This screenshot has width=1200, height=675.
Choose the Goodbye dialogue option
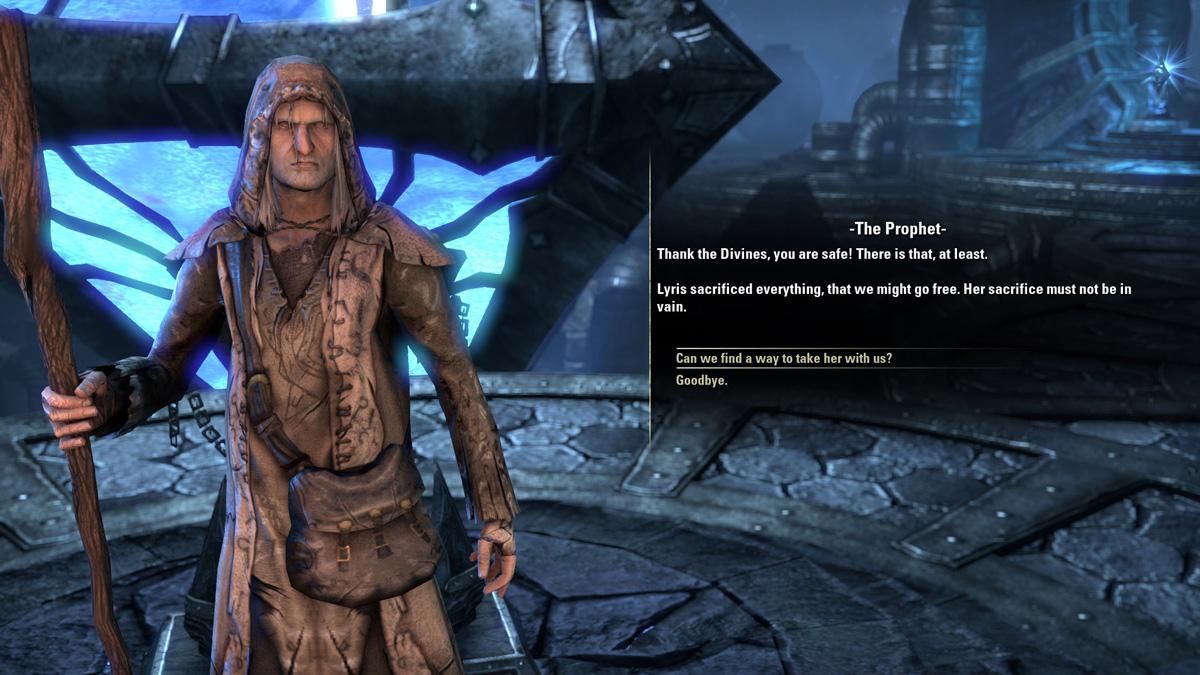pos(702,381)
